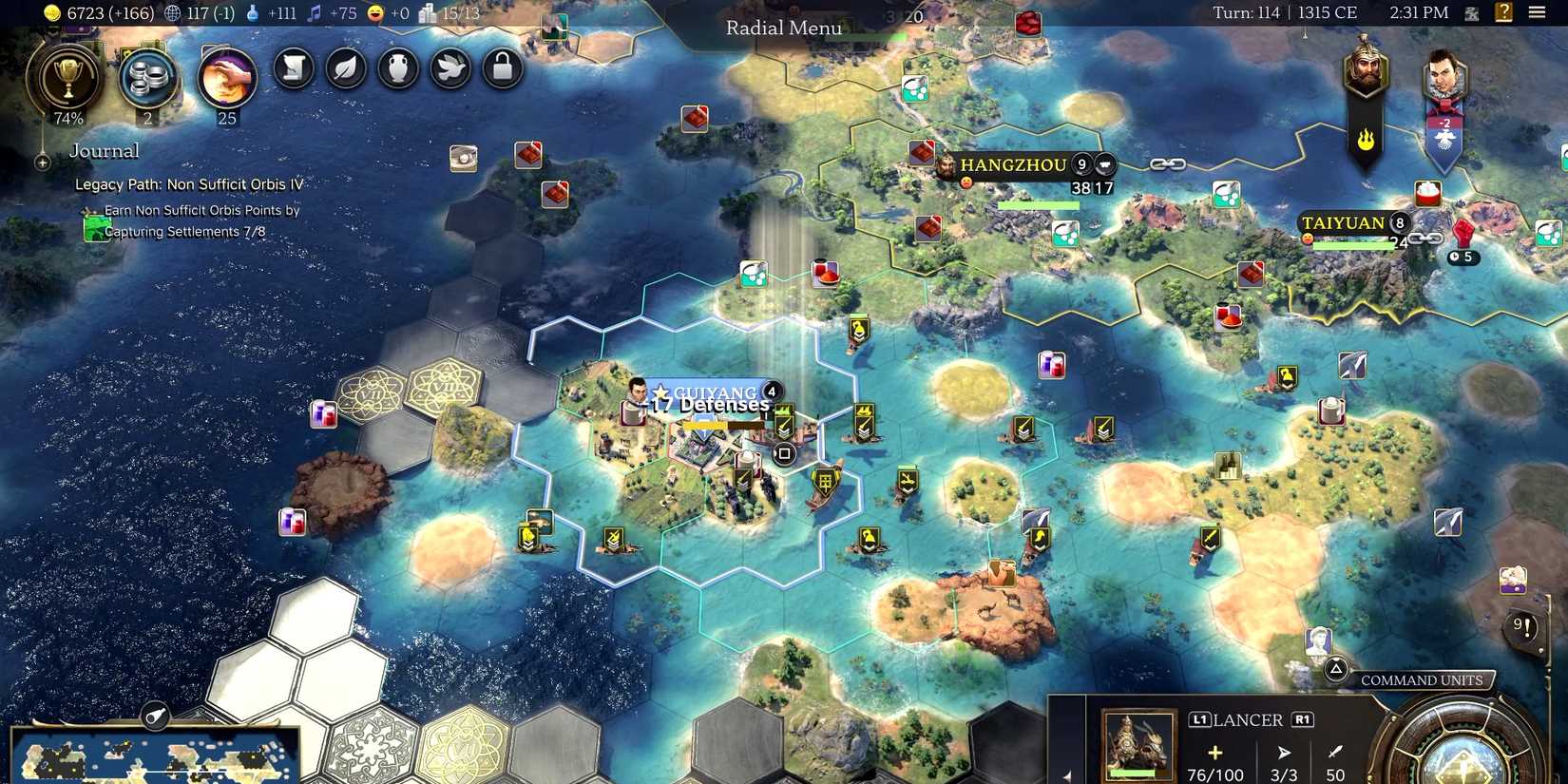Image resolution: width=1568 pixels, height=784 pixels.
Task: Open the Journal legacy path entry
Action: [x=189, y=184]
